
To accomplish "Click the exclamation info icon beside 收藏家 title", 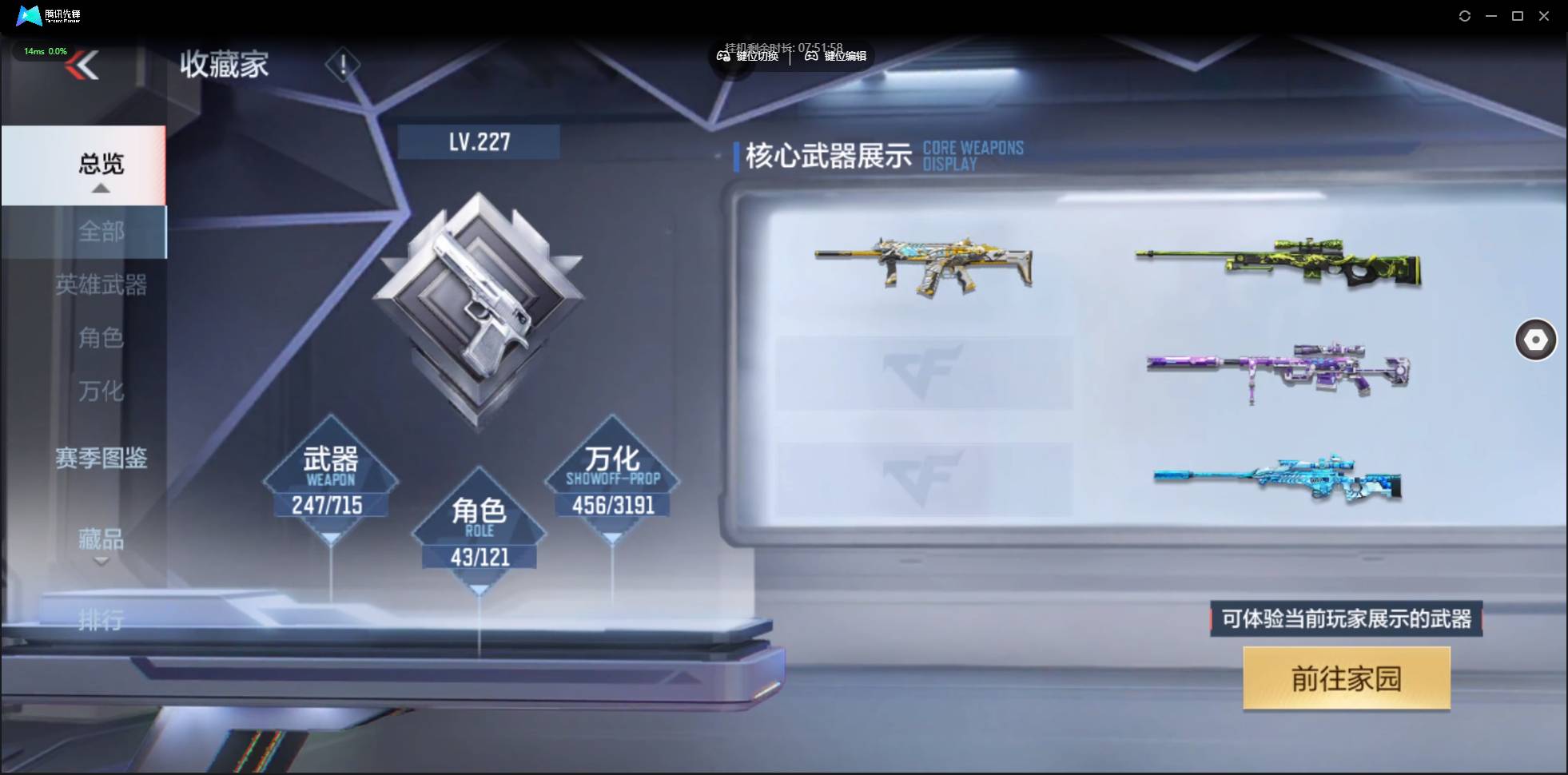I will click(x=344, y=65).
